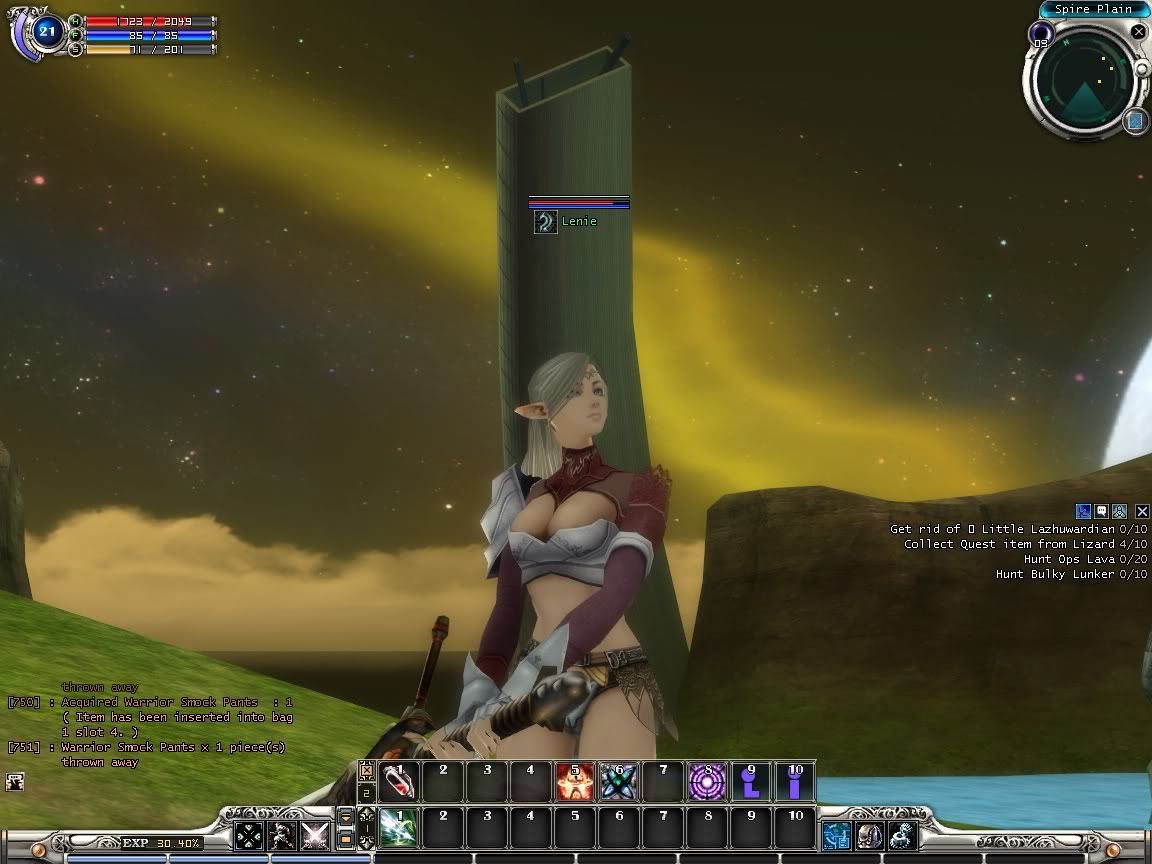Select the purple I icon in slot 10
This screenshot has width=1152, height=864.
click(x=795, y=782)
